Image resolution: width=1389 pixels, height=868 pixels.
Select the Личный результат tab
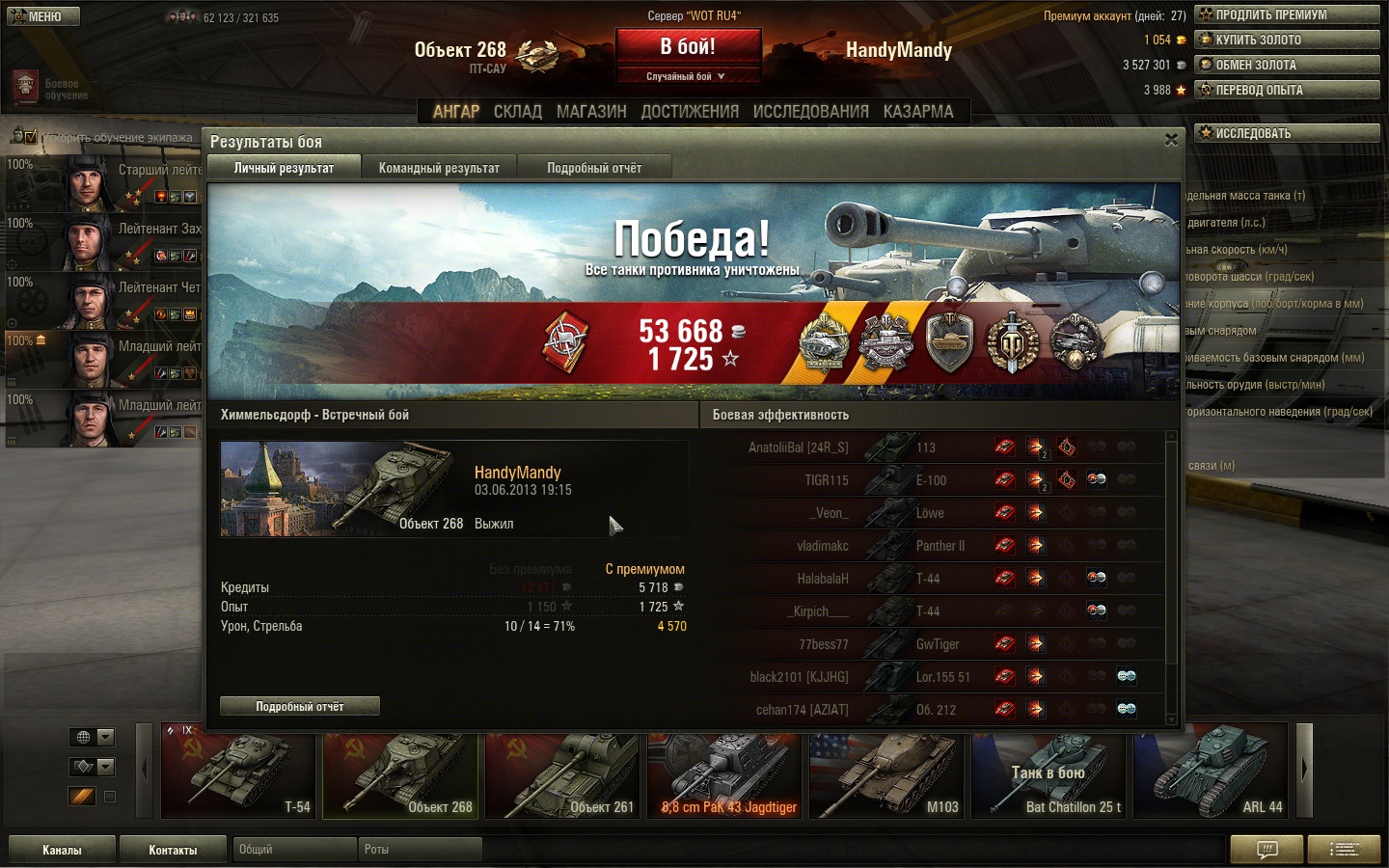[x=284, y=168]
